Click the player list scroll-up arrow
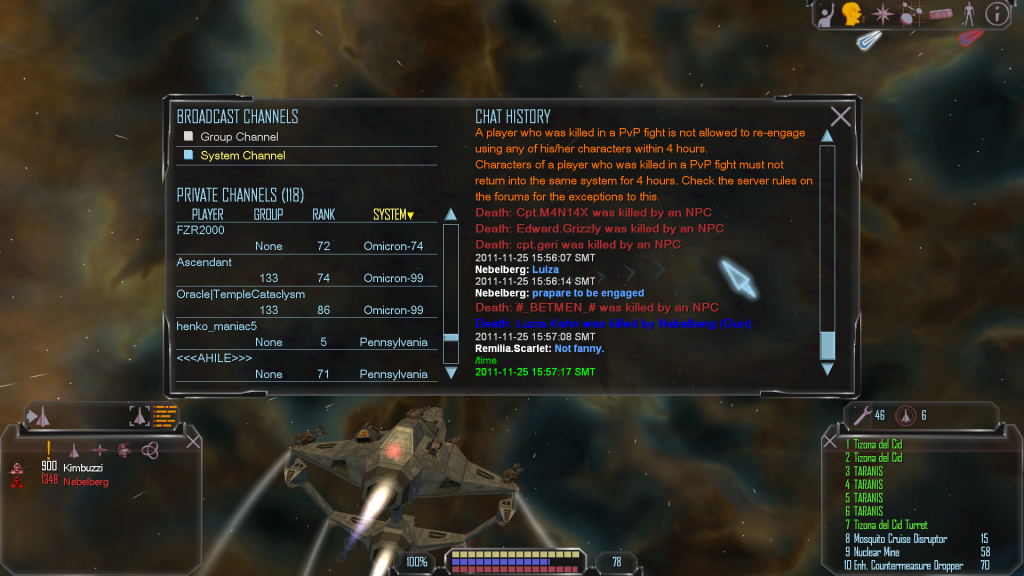Screen dimensions: 1024x576 click(x=450, y=214)
